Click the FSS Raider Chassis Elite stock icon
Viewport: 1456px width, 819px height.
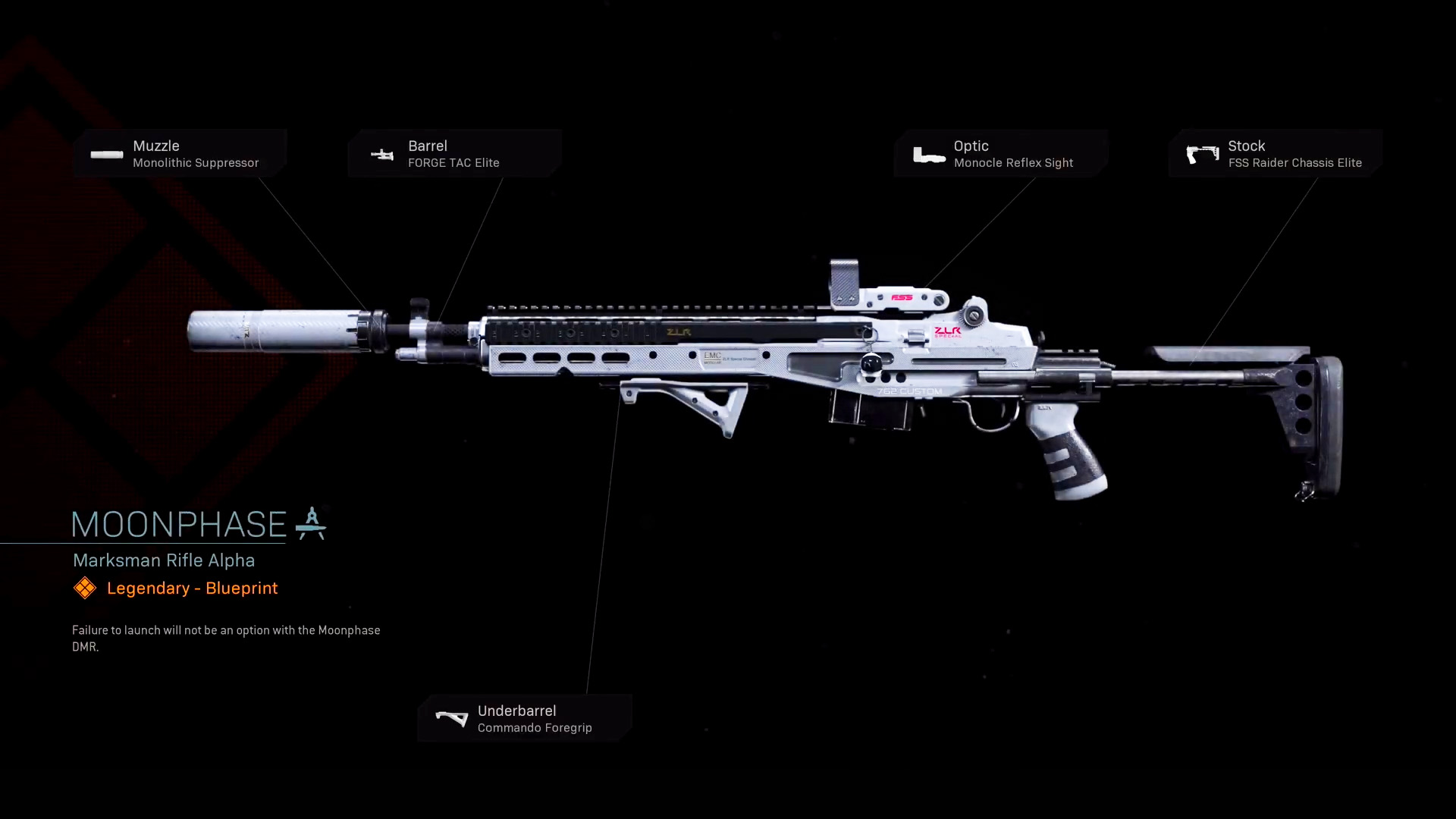[1203, 154]
